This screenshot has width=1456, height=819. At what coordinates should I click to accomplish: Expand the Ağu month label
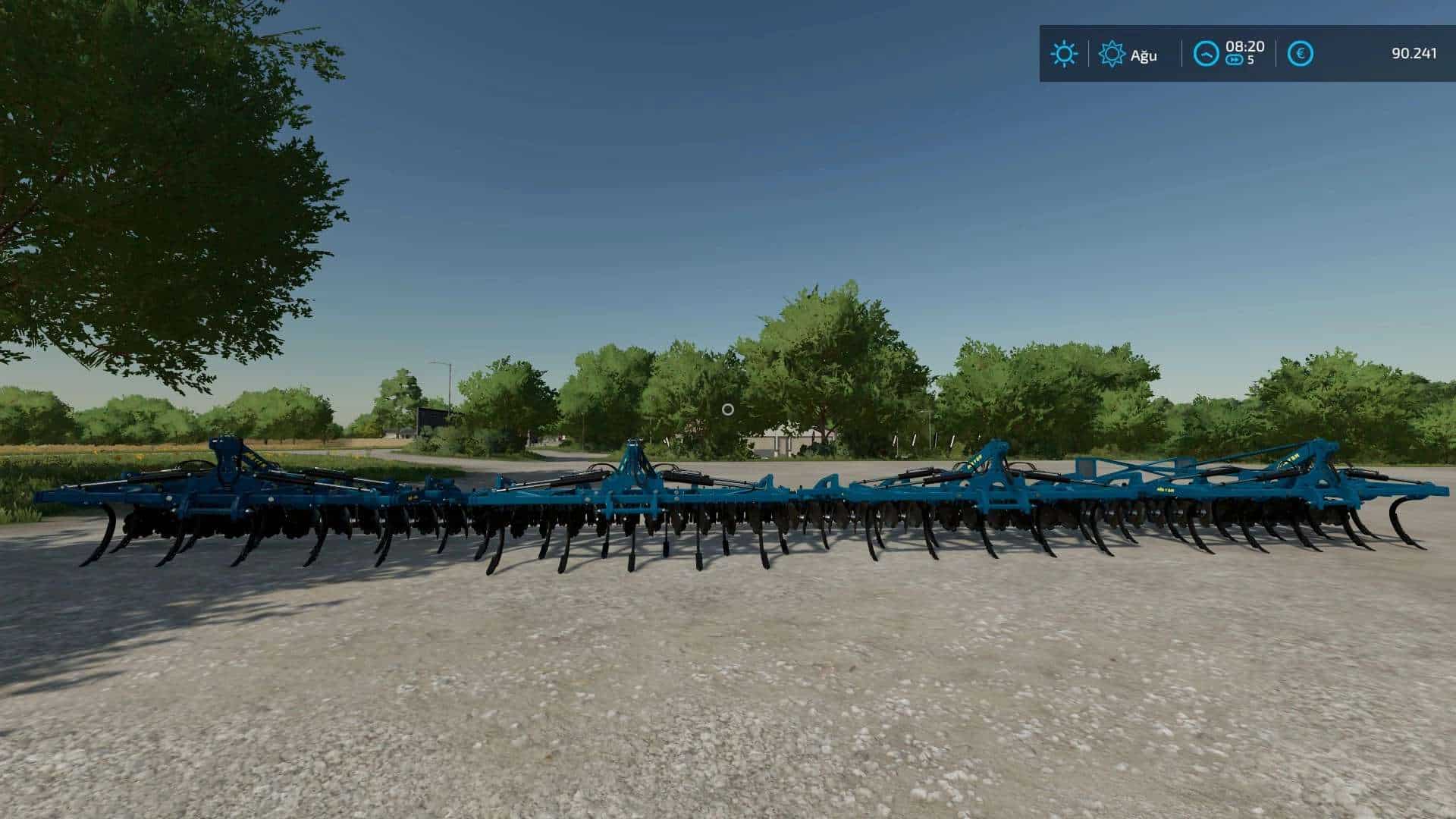pos(1145,54)
